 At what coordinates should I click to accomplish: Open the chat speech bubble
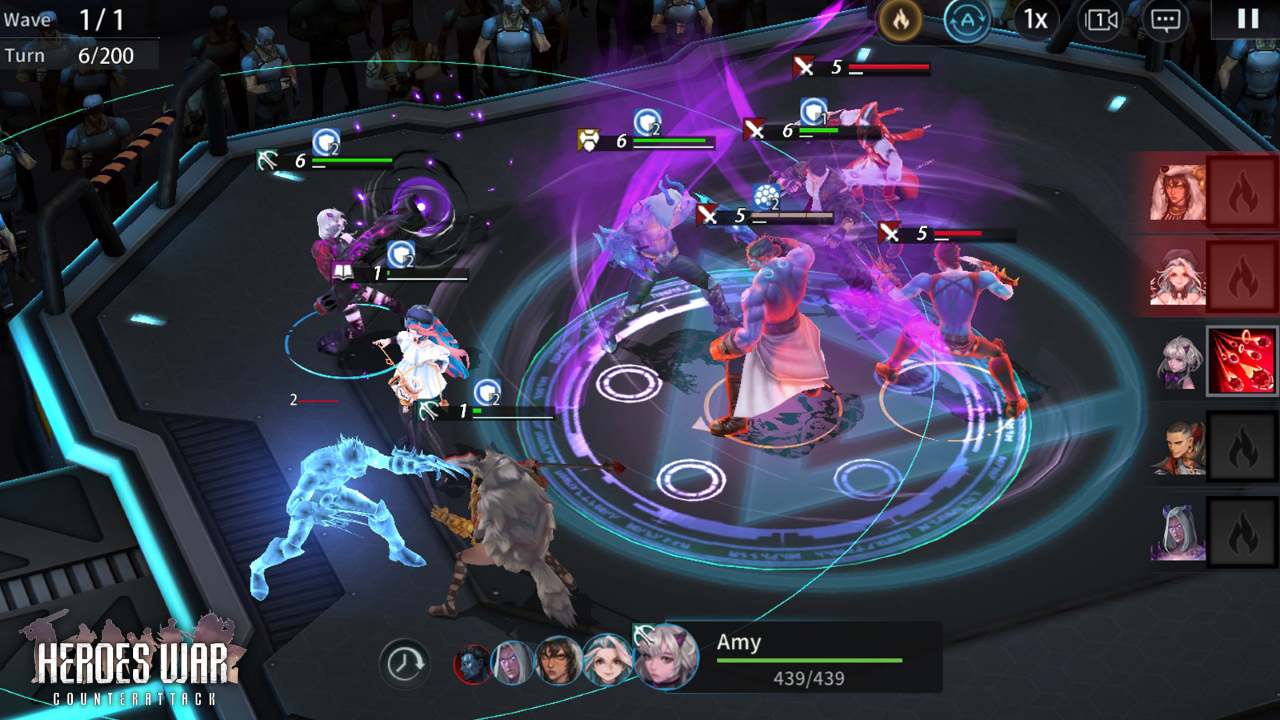click(x=1165, y=20)
